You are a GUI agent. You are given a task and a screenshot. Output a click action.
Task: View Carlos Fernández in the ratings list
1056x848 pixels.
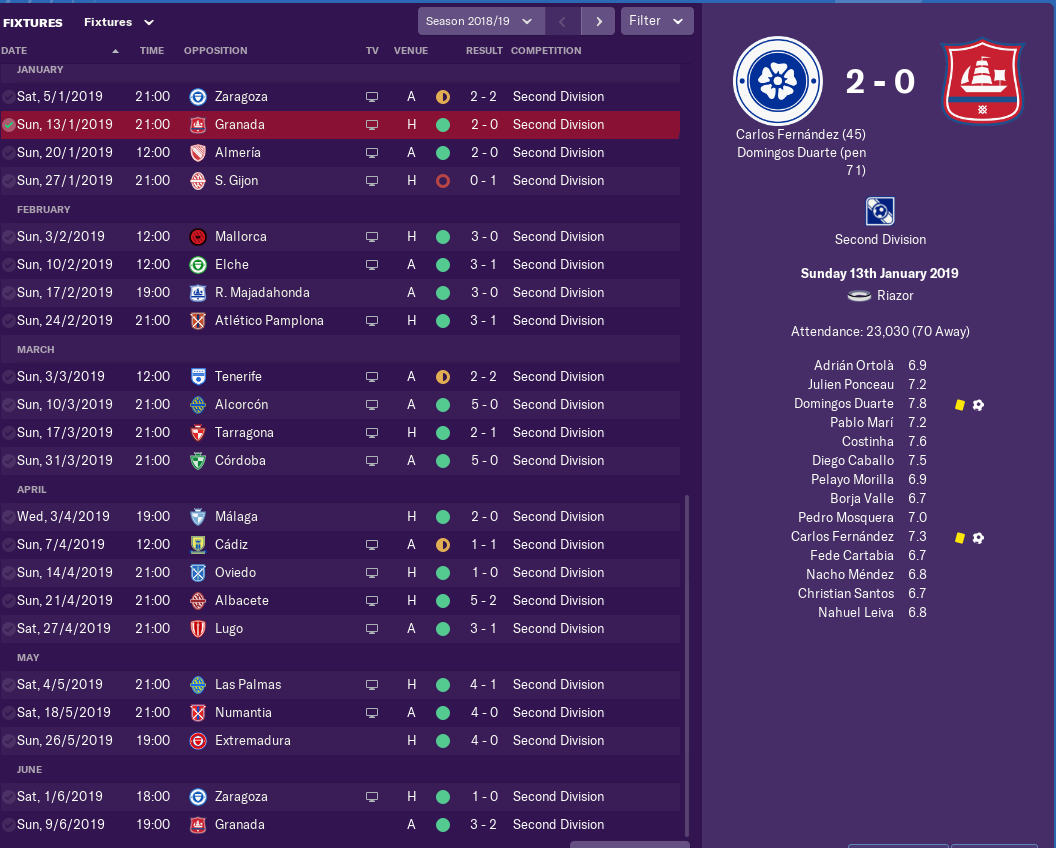pyautogui.click(x=842, y=537)
